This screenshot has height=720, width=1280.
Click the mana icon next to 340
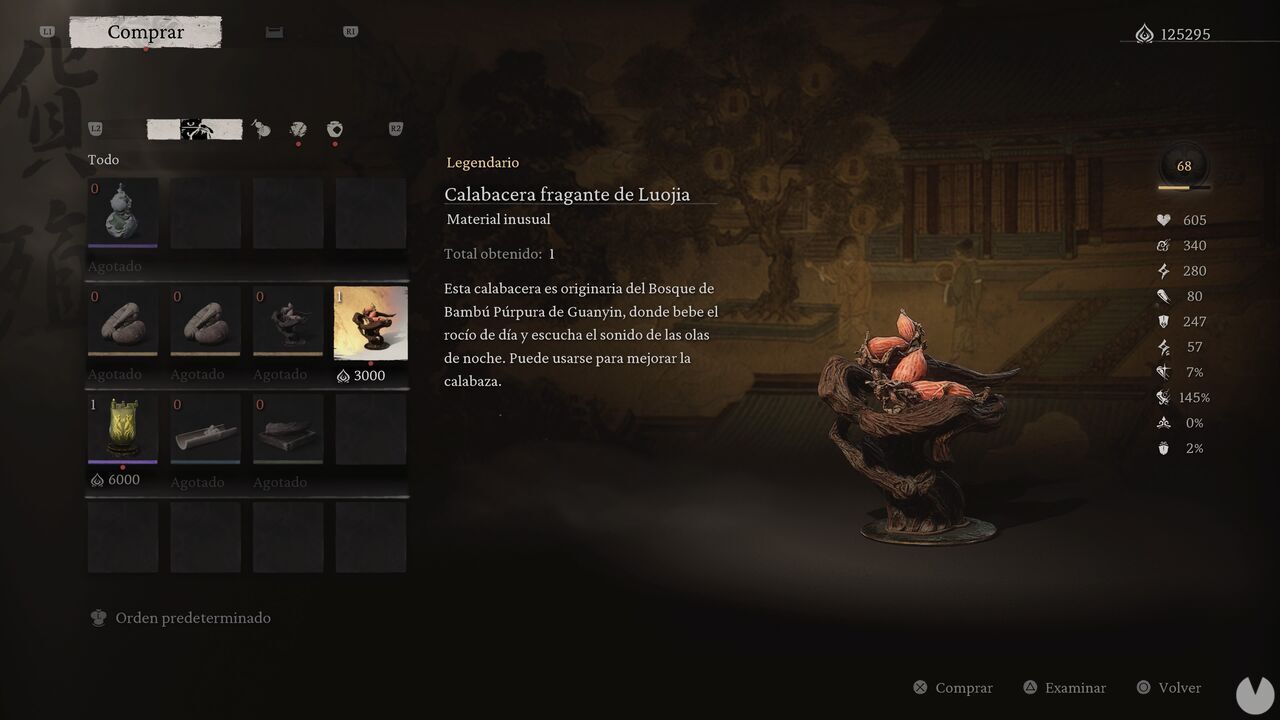coord(1162,245)
